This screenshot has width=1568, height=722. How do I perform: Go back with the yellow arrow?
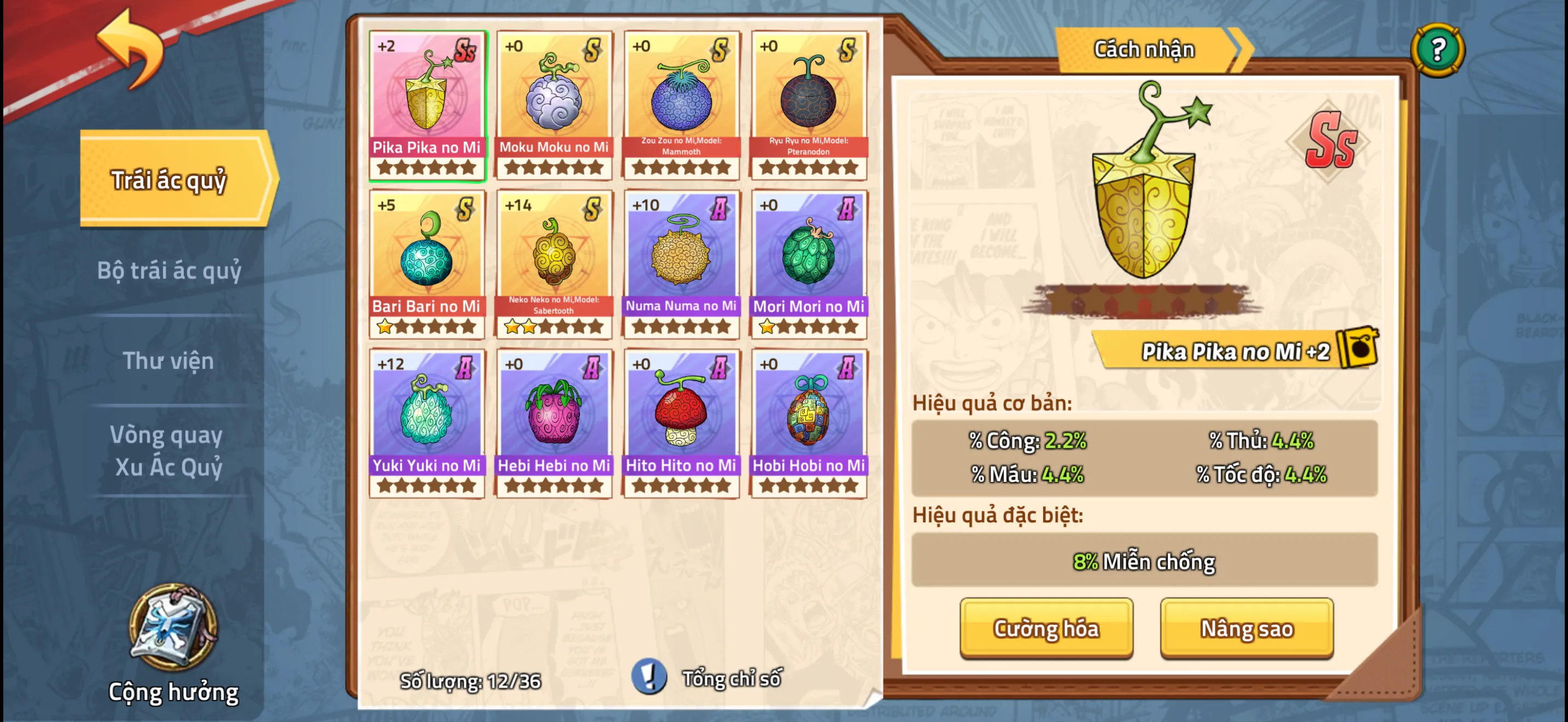click(x=131, y=49)
